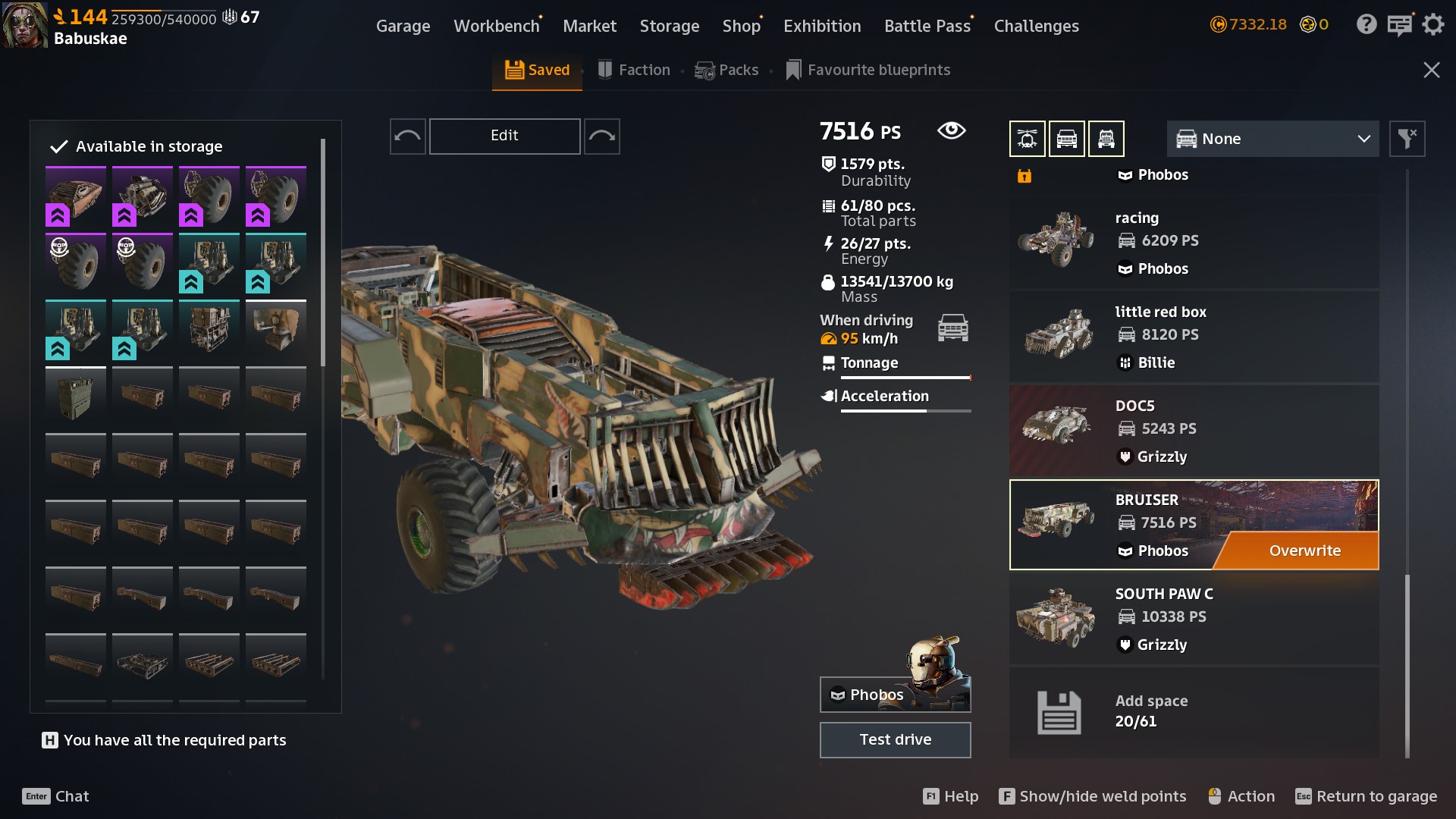Open the Storage menu

click(x=669, y=26)
